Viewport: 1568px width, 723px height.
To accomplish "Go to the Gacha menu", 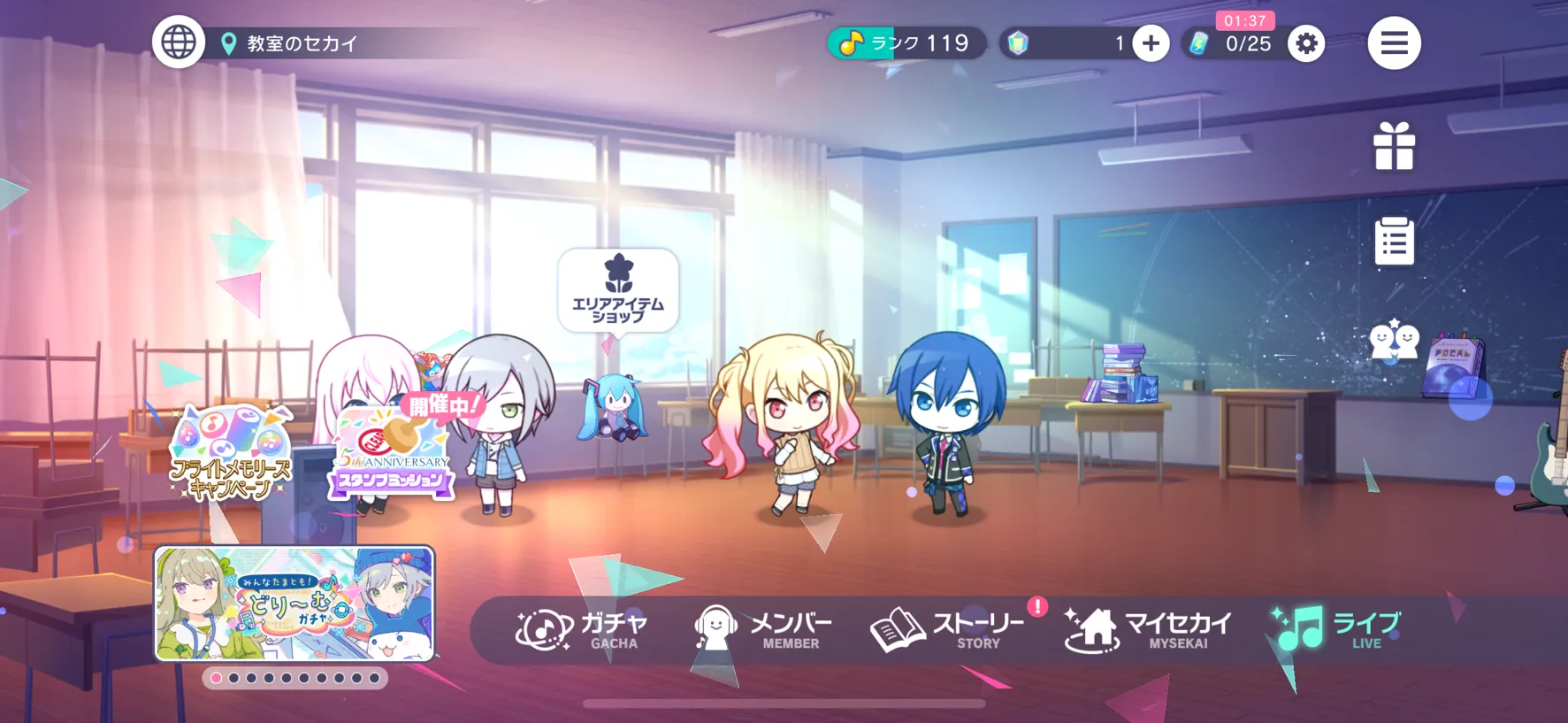I will (x=582, y=629).
